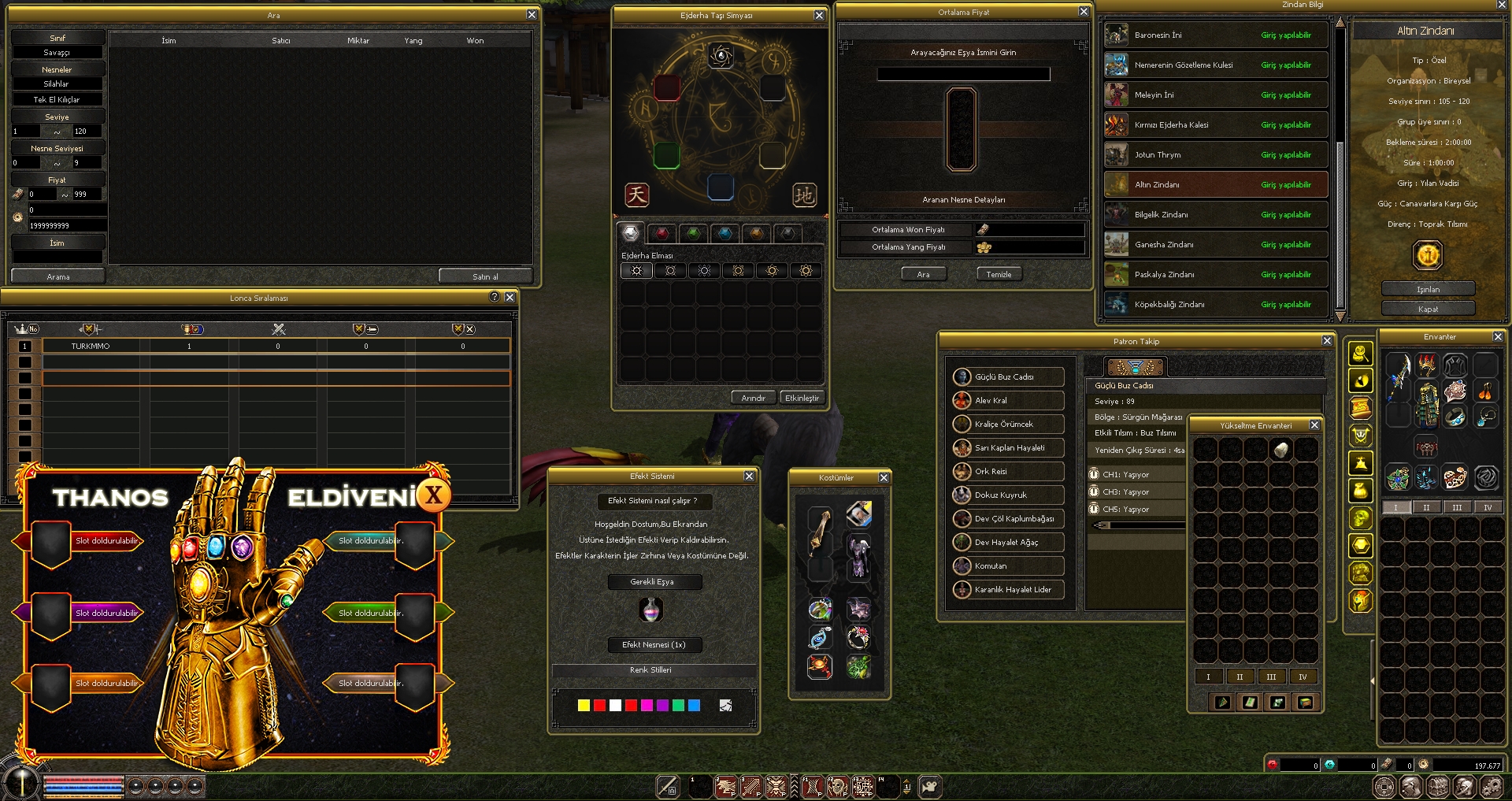Viewport: 1512px width, 801px height.
Task: Click Kapat in Zindan Bilgi panel
Action: (x=1428, y=309)
